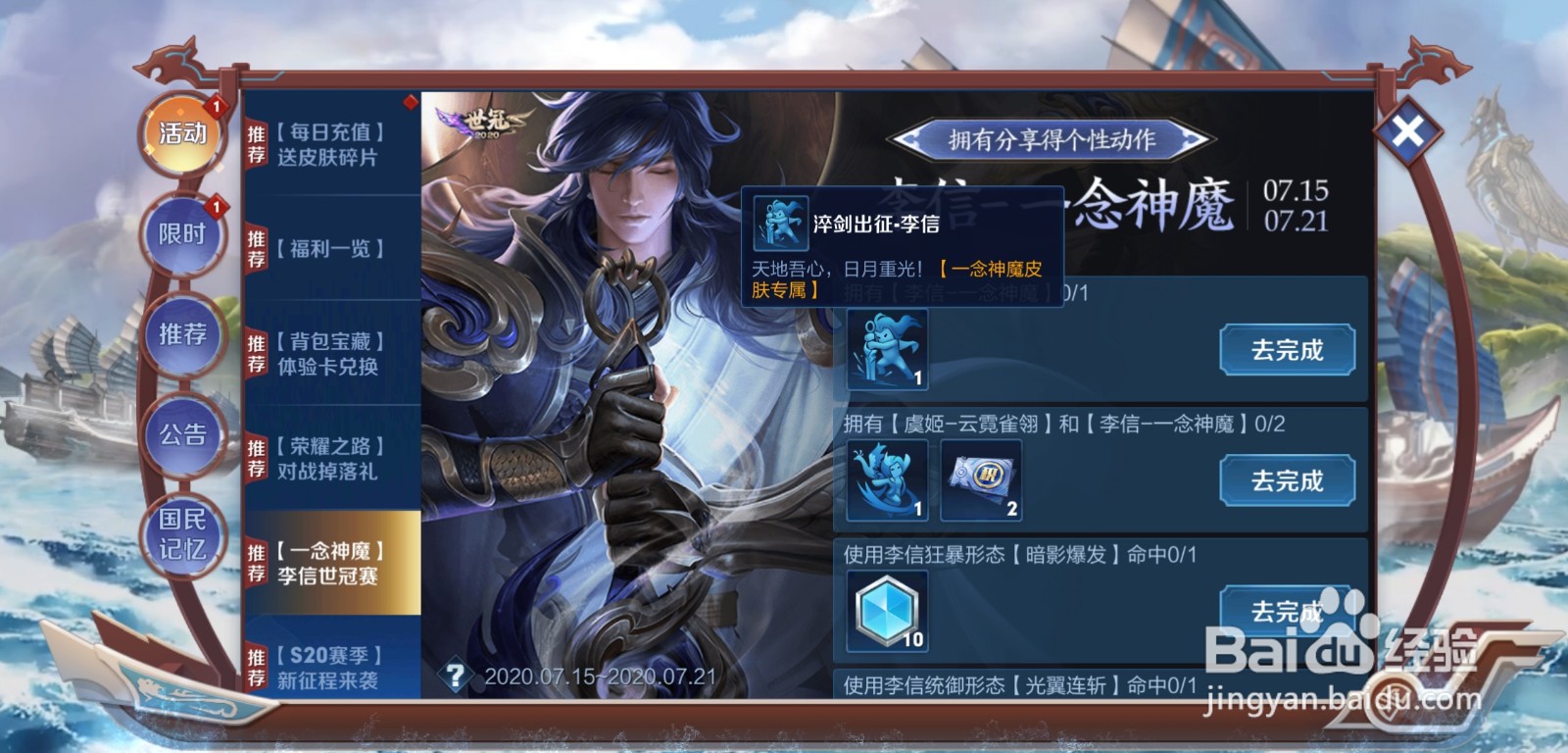Open the 公告 (Announcement) sidebar icon

[182, 433]
